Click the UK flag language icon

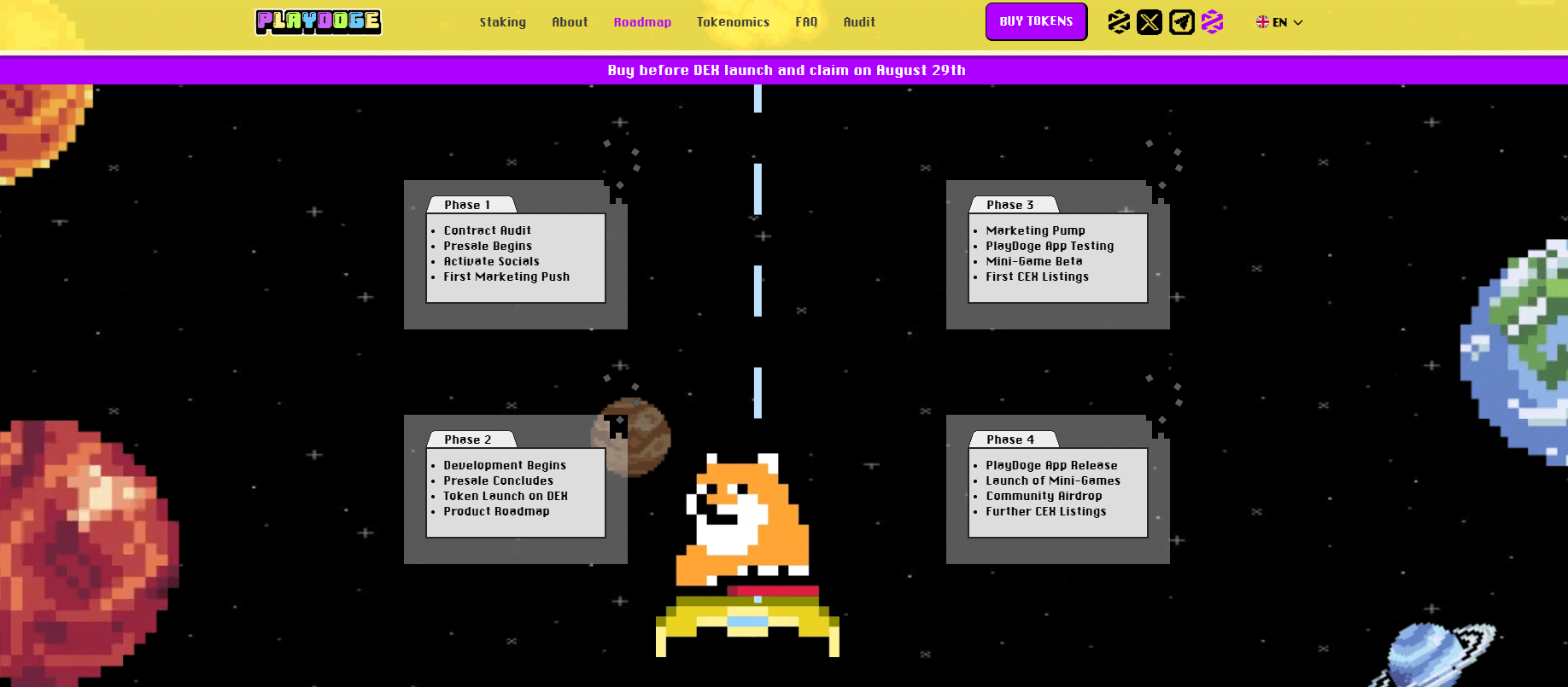(x=1262, y=22)
